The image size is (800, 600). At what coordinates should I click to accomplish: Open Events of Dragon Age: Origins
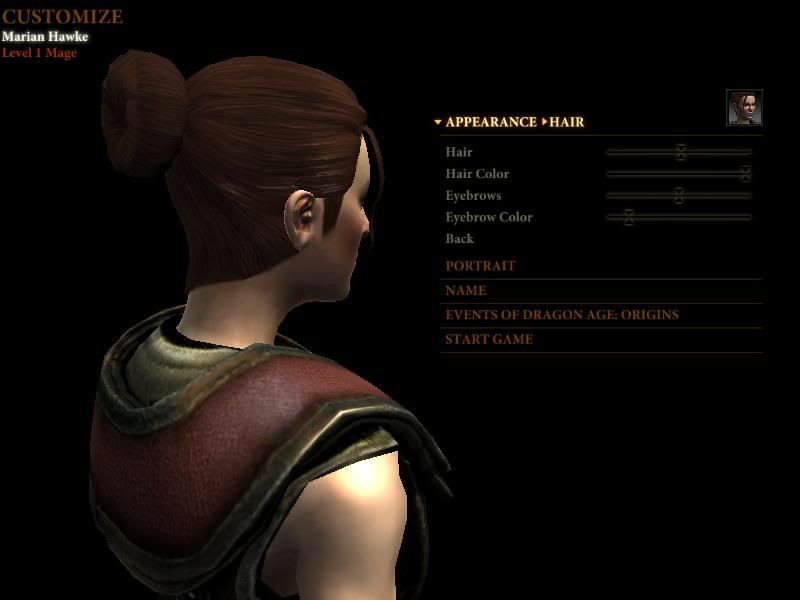tap(561, 315)
